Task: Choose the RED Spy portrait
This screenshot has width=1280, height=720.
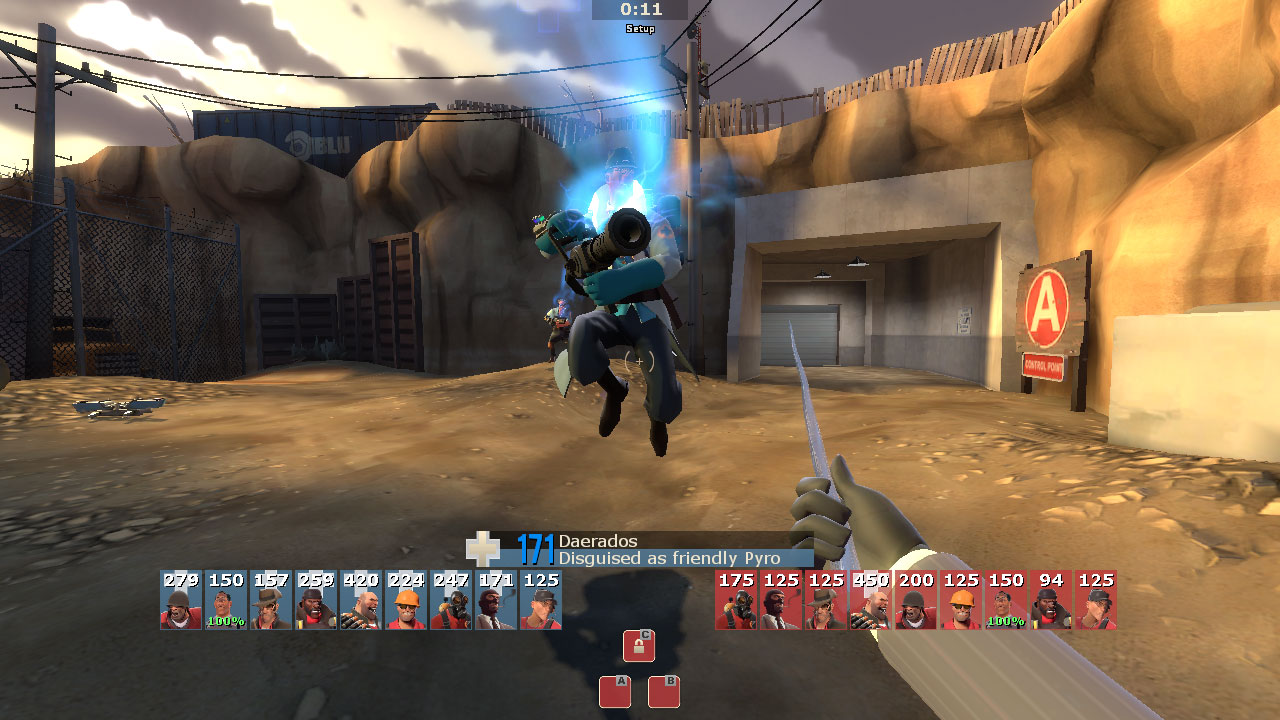Action: 781,600
